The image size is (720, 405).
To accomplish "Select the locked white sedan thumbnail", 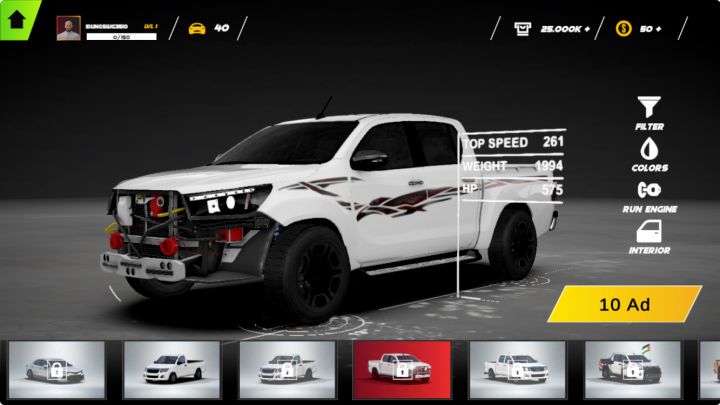I will (x=56, y=369).
